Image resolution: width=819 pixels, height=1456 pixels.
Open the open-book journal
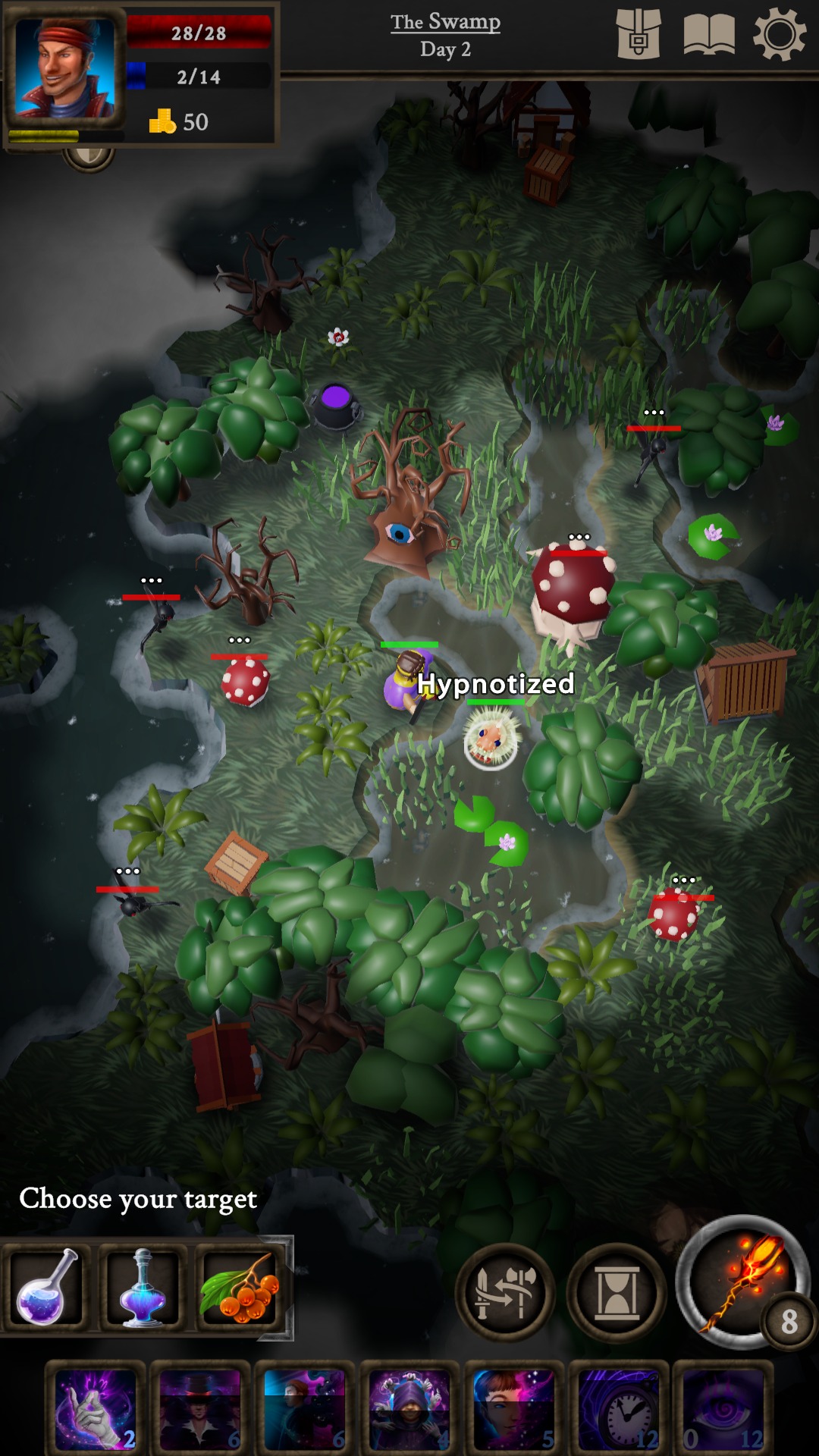709,35
